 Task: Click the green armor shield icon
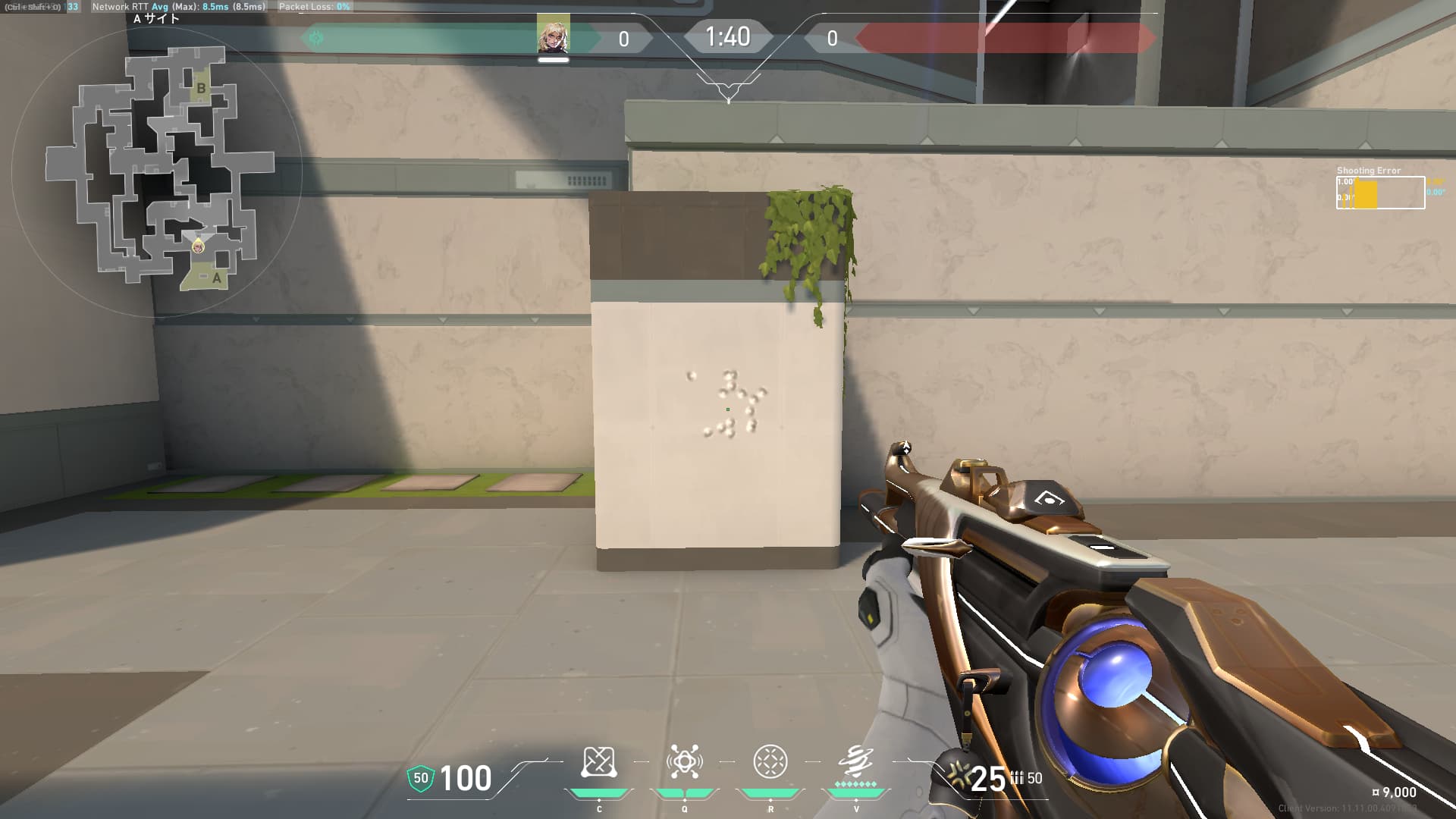(x=420, y=778)
